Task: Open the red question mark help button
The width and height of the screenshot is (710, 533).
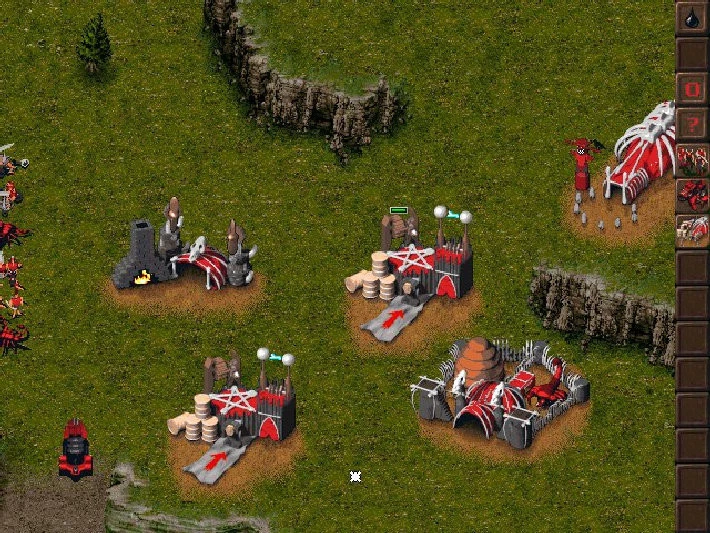Action: [692, 124]
